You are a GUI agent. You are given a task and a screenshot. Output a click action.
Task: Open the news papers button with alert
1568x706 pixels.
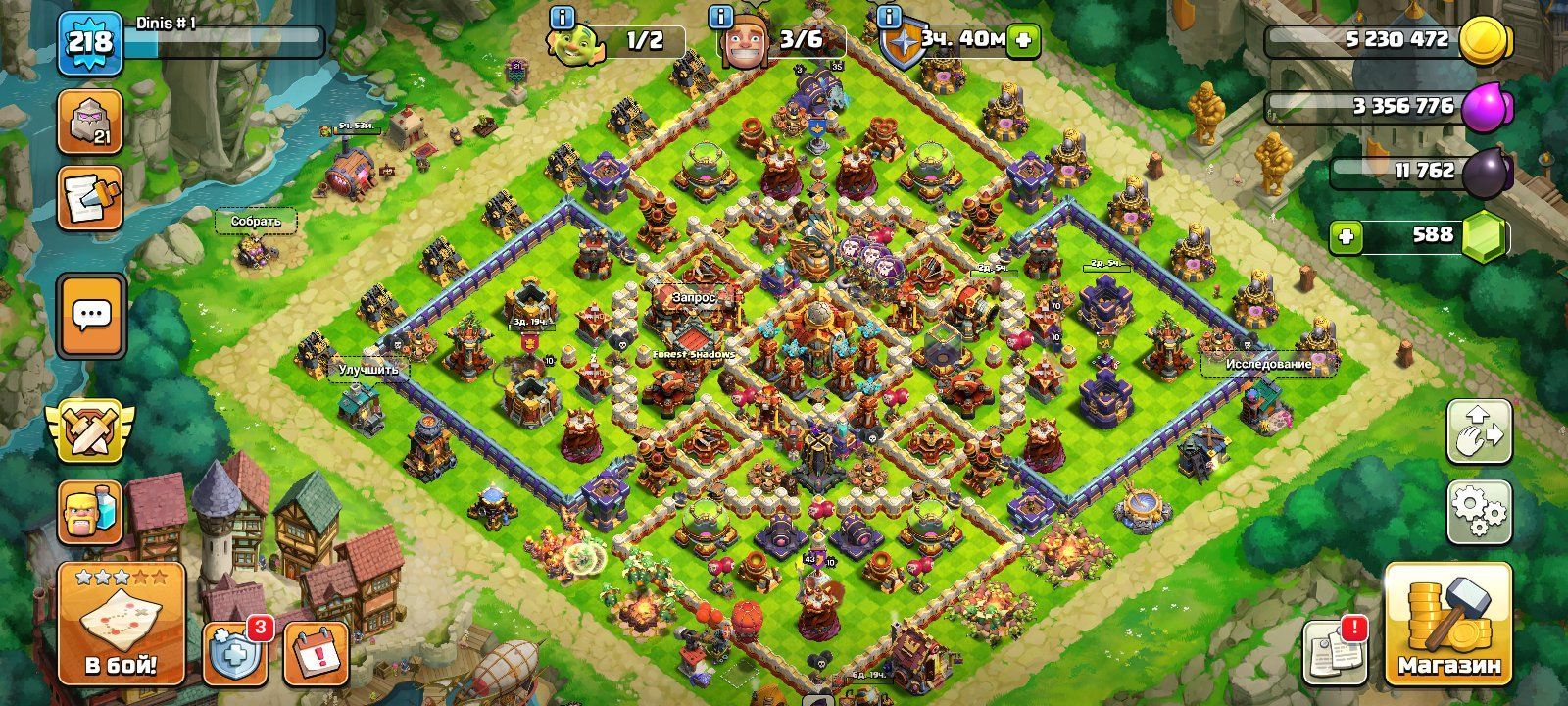[1335, 651]
